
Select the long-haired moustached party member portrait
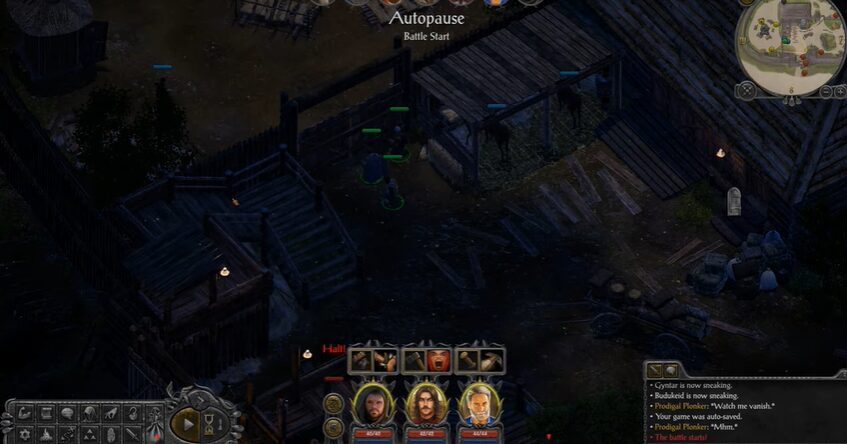click(426, 404)
